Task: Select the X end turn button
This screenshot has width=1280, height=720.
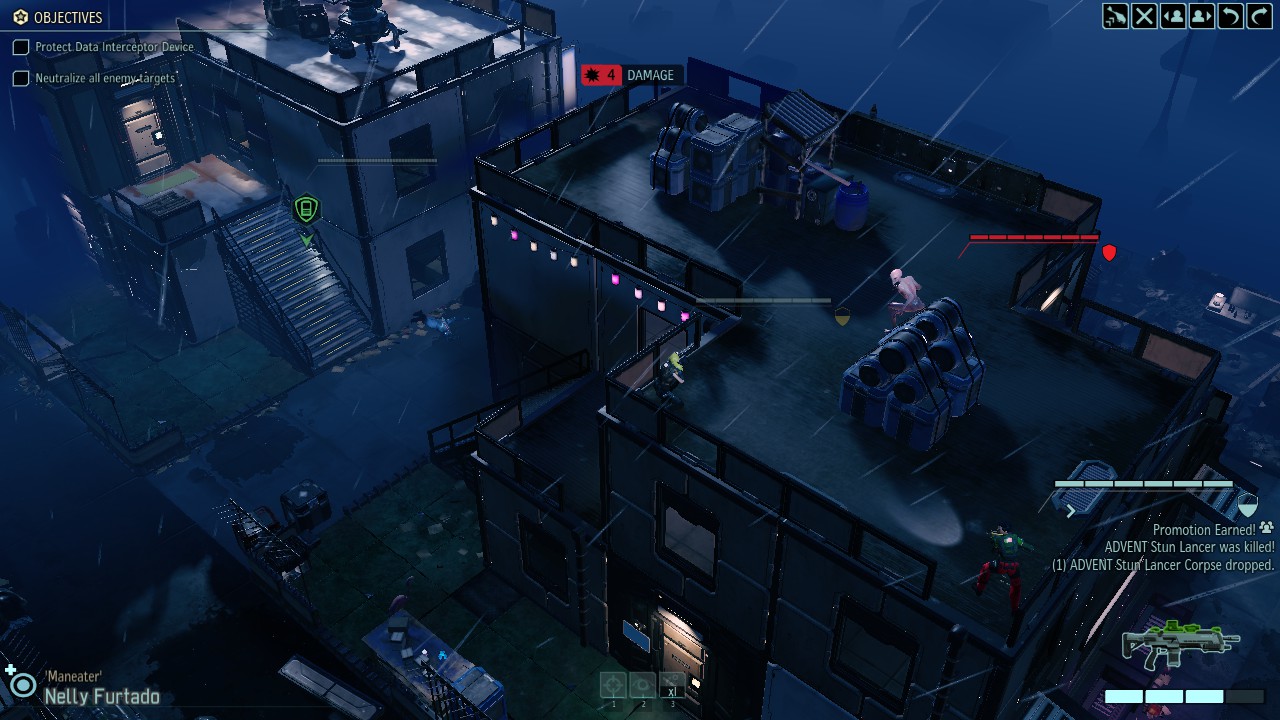Action: pyautogui.click(x=1144, y=16)
